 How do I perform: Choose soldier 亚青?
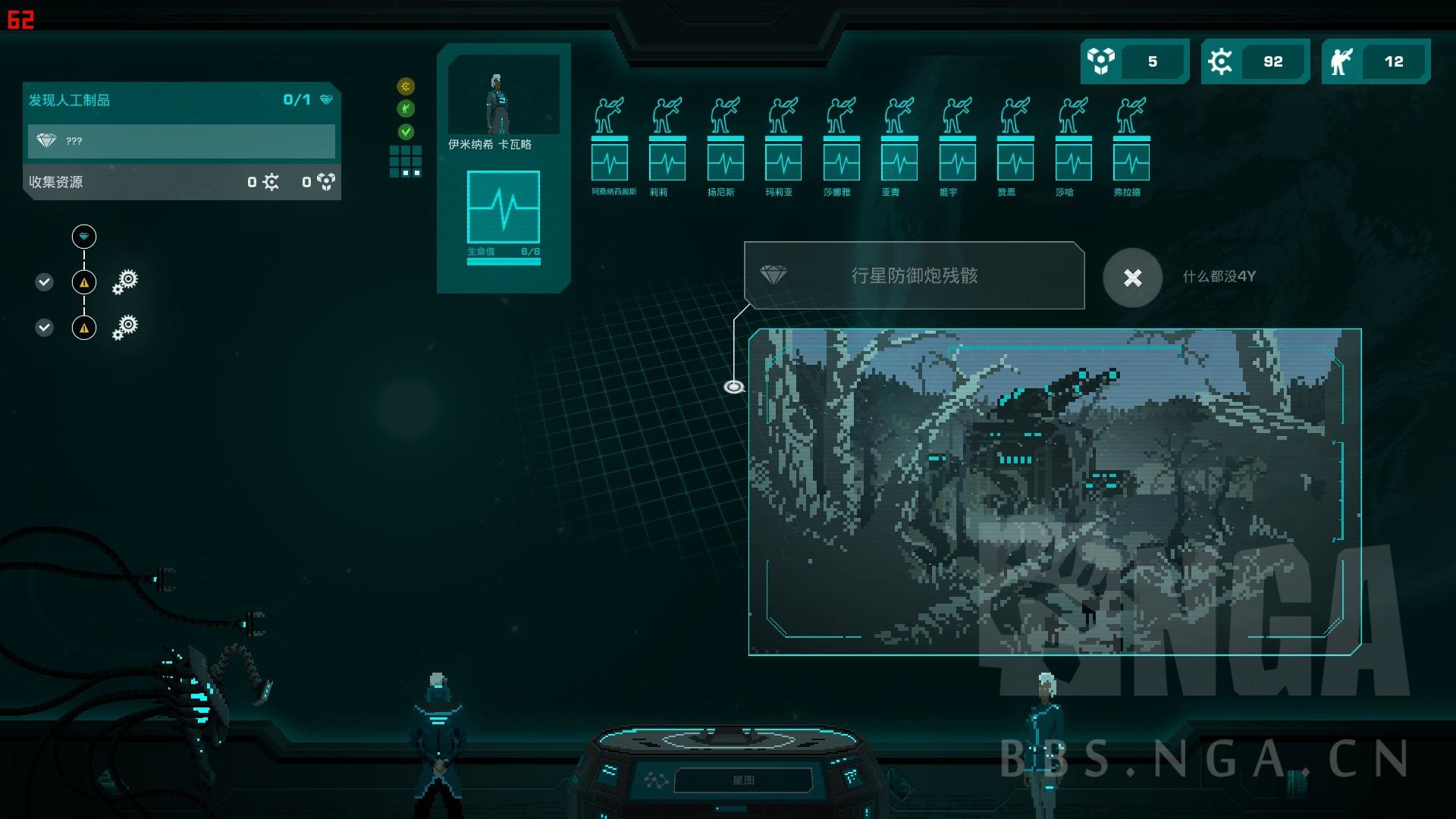(899, 145)
